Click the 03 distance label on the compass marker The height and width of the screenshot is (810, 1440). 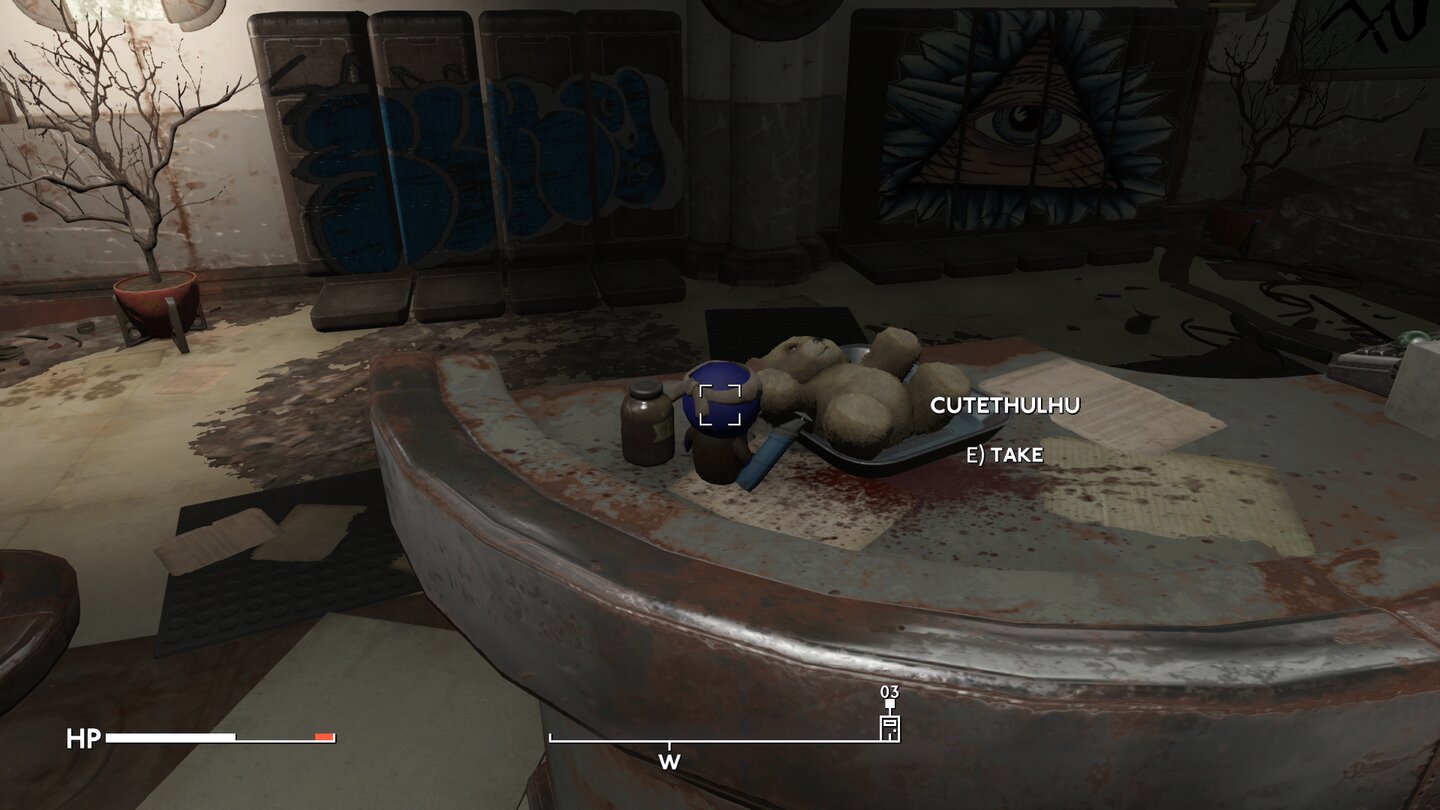point(888,692)
